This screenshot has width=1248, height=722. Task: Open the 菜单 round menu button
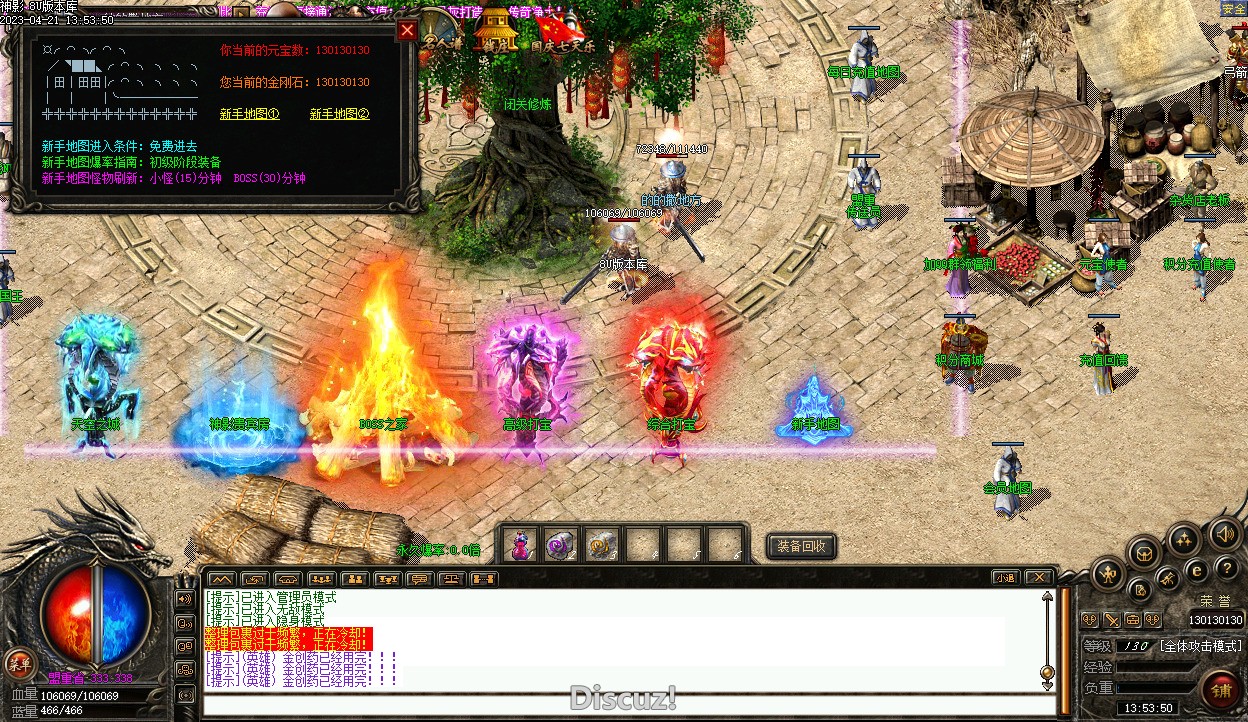click(20, 663)
